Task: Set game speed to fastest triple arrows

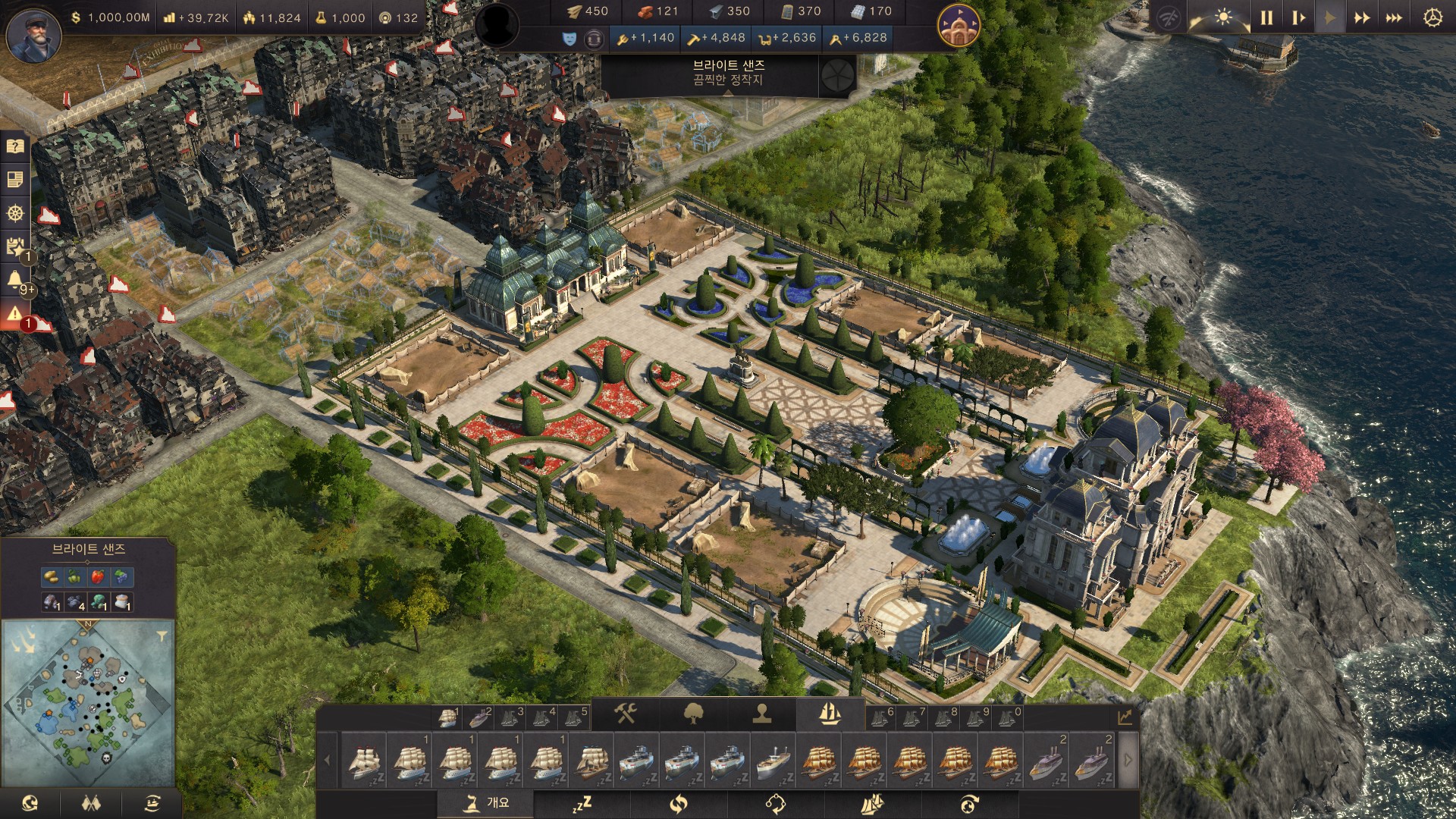Action: click(1394, 17)
